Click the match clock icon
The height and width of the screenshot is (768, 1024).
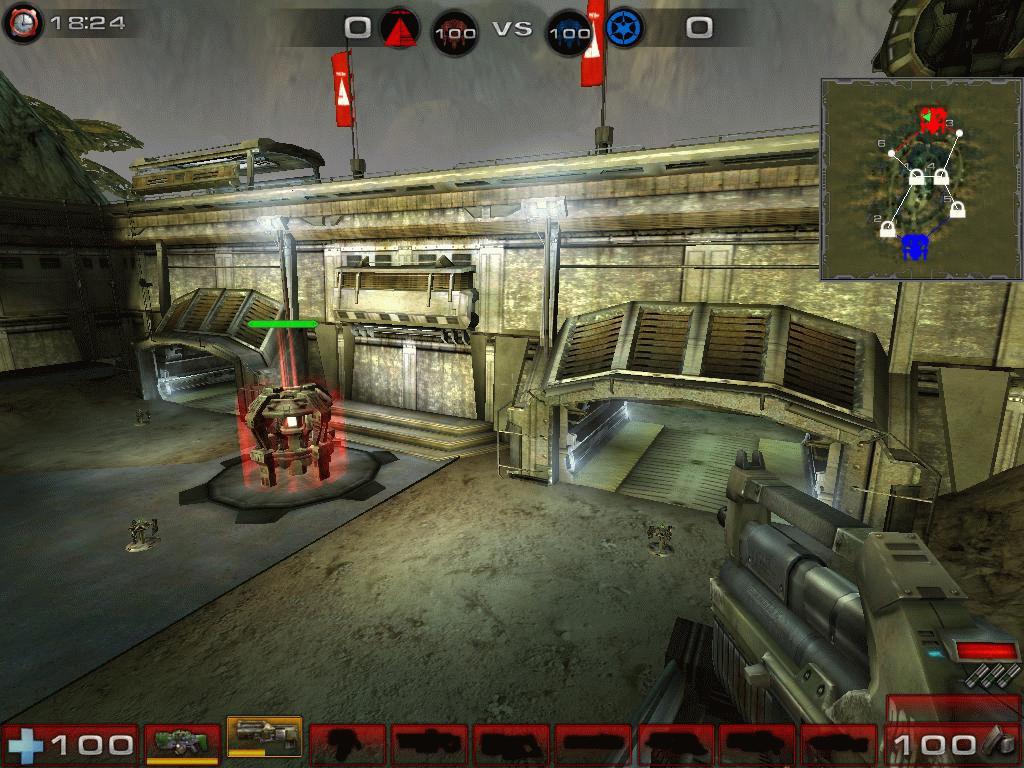22,23
